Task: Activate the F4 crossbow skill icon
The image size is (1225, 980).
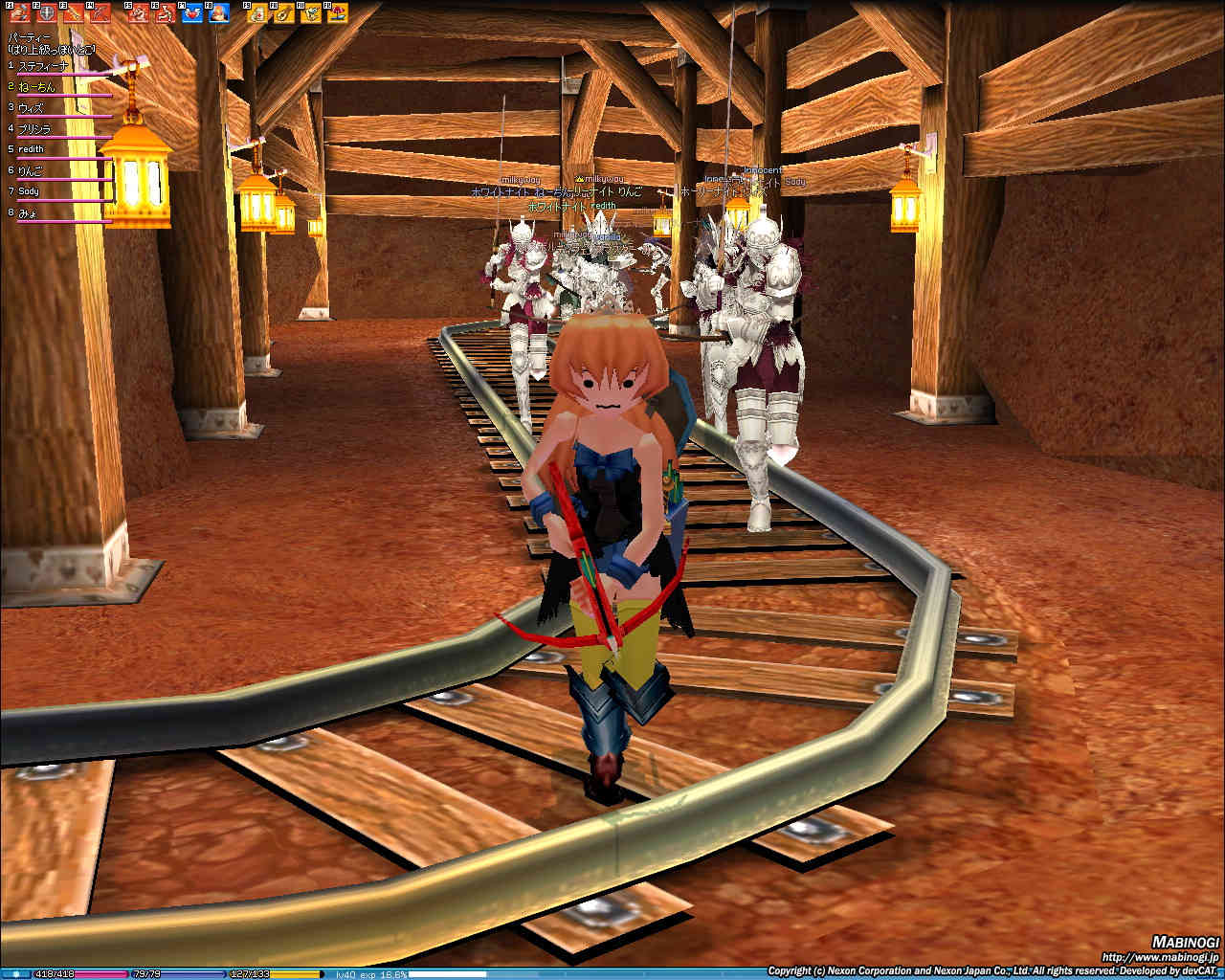Action: (99, 13)
